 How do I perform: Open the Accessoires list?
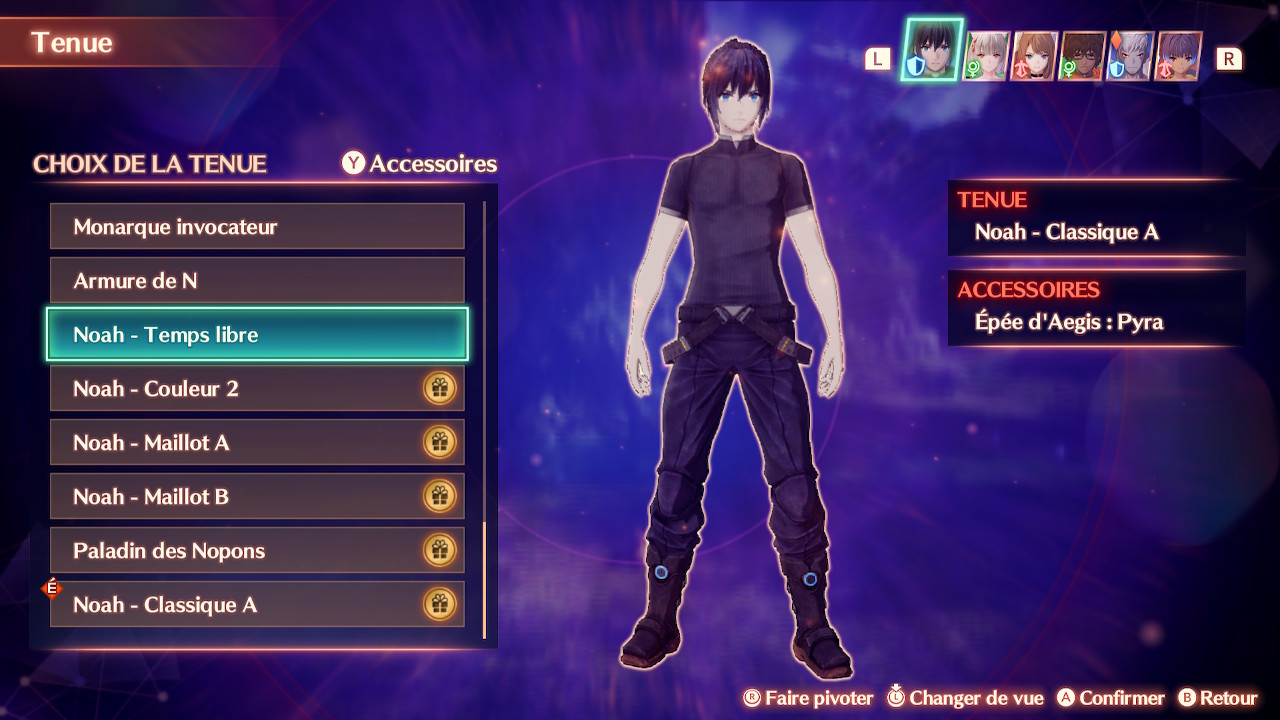[420, 164]
